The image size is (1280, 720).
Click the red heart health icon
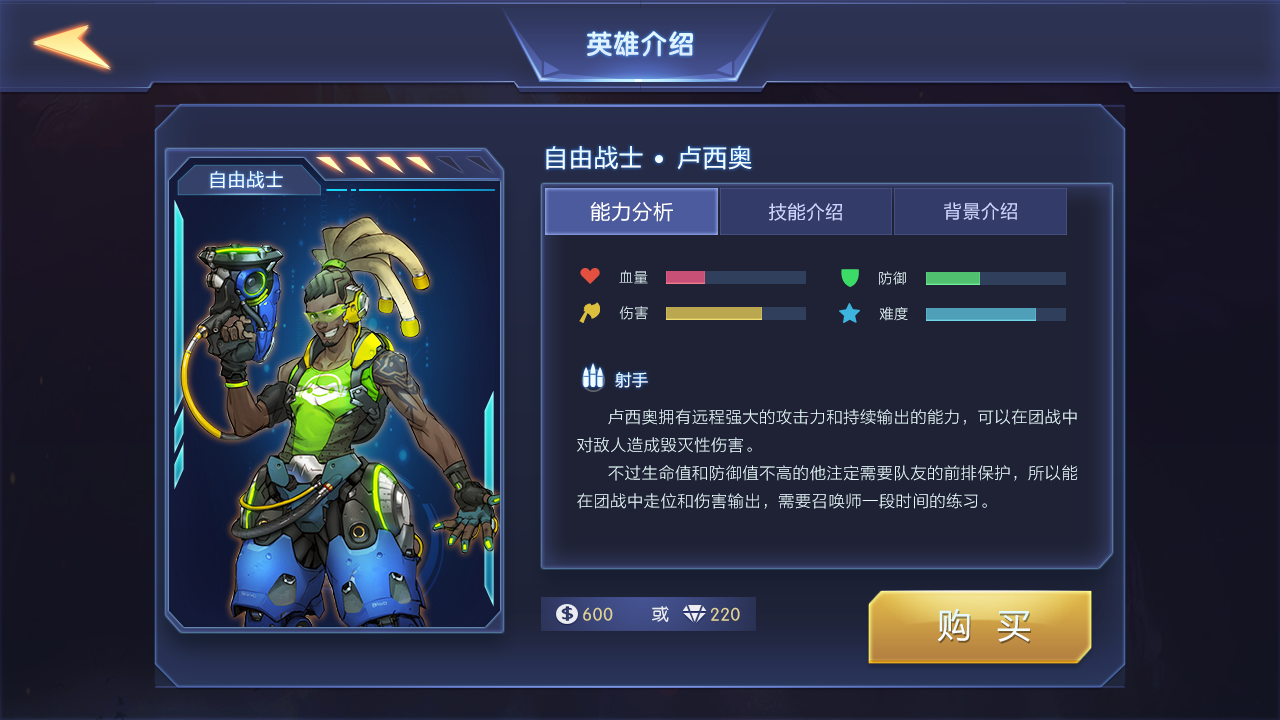pyautogui.click(x=591, y=277)
